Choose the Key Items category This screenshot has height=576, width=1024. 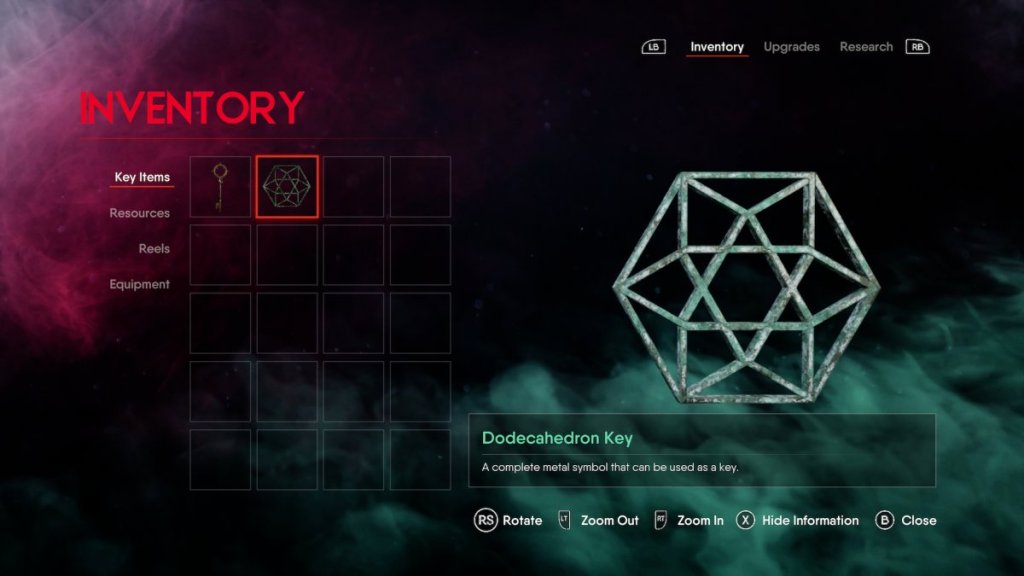pyautogui.click(x=142, y=178)
